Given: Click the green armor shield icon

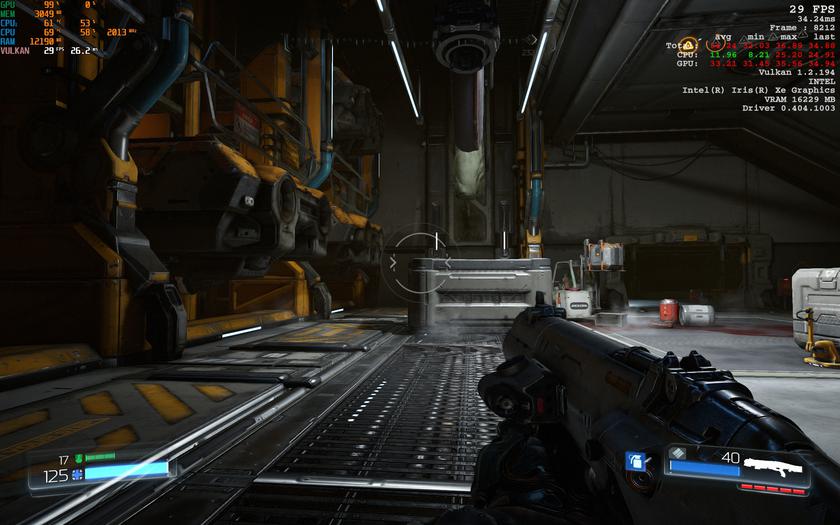Looking at the screenshot, I should 78,458.
